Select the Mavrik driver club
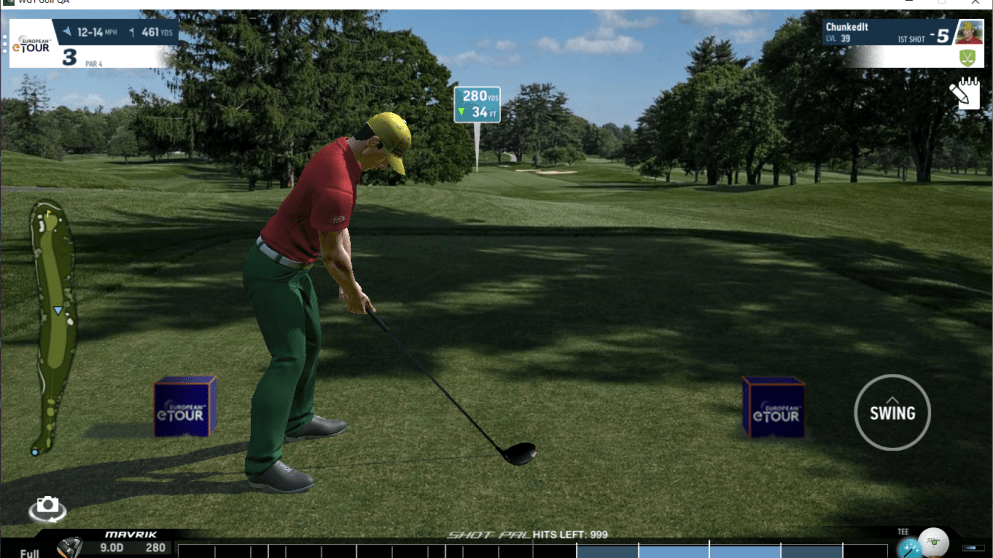993x558 pixels. (x=71, y=547)
